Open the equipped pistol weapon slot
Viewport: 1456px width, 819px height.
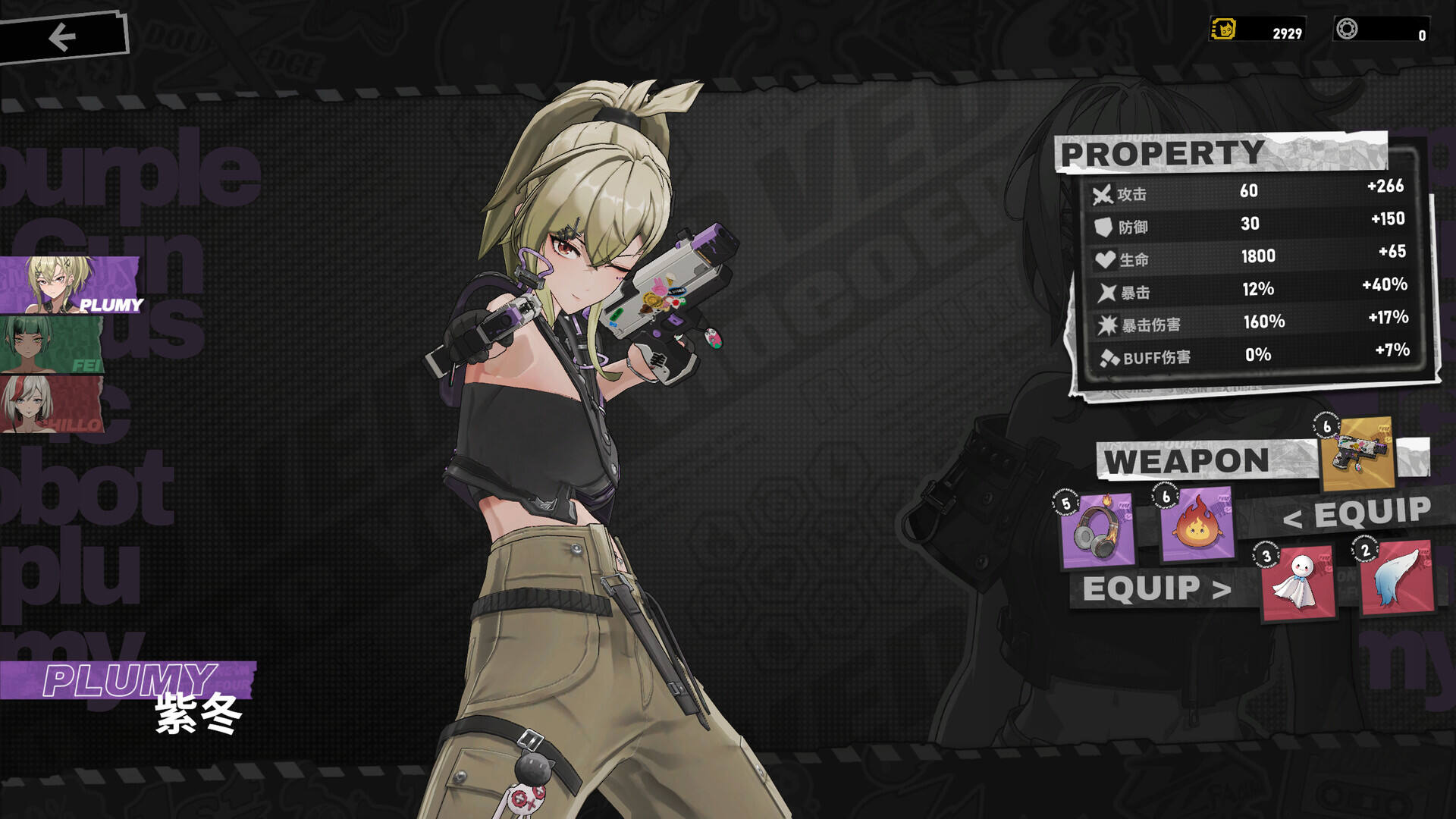(1357, 453)
